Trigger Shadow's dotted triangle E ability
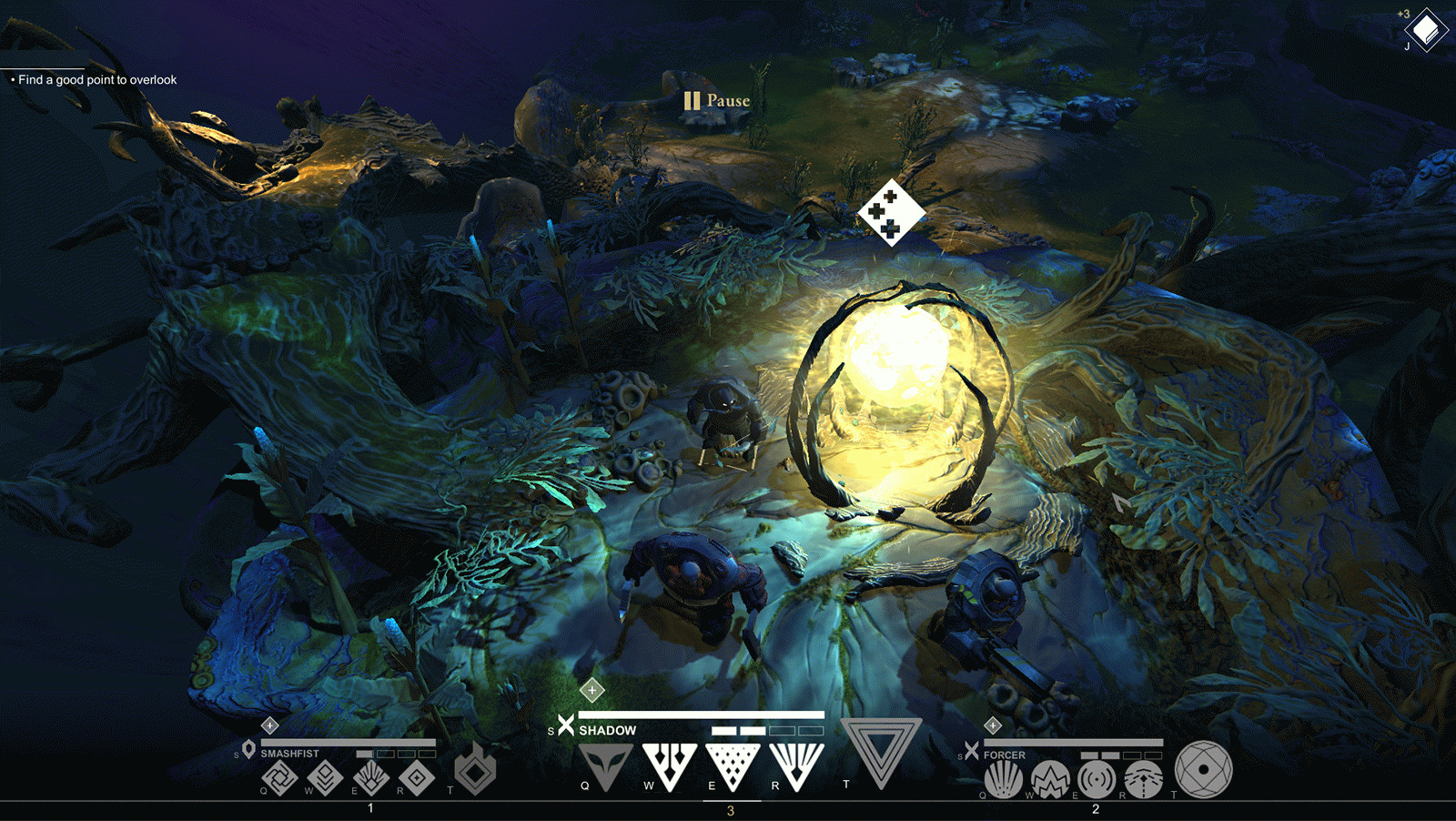 (733, 763)
